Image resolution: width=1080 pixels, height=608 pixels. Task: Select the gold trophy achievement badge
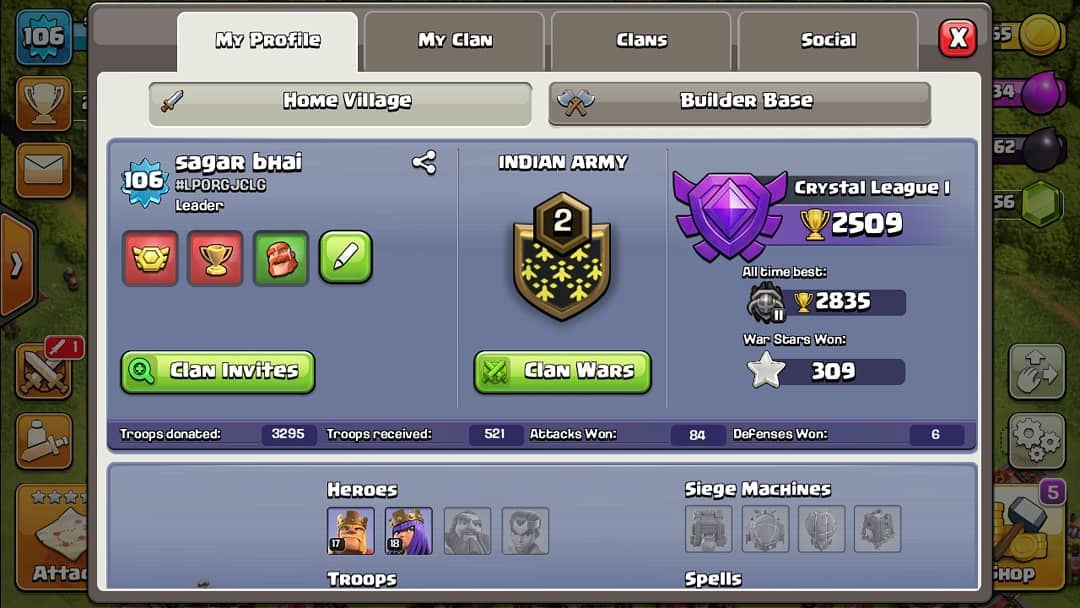point(215,258)
